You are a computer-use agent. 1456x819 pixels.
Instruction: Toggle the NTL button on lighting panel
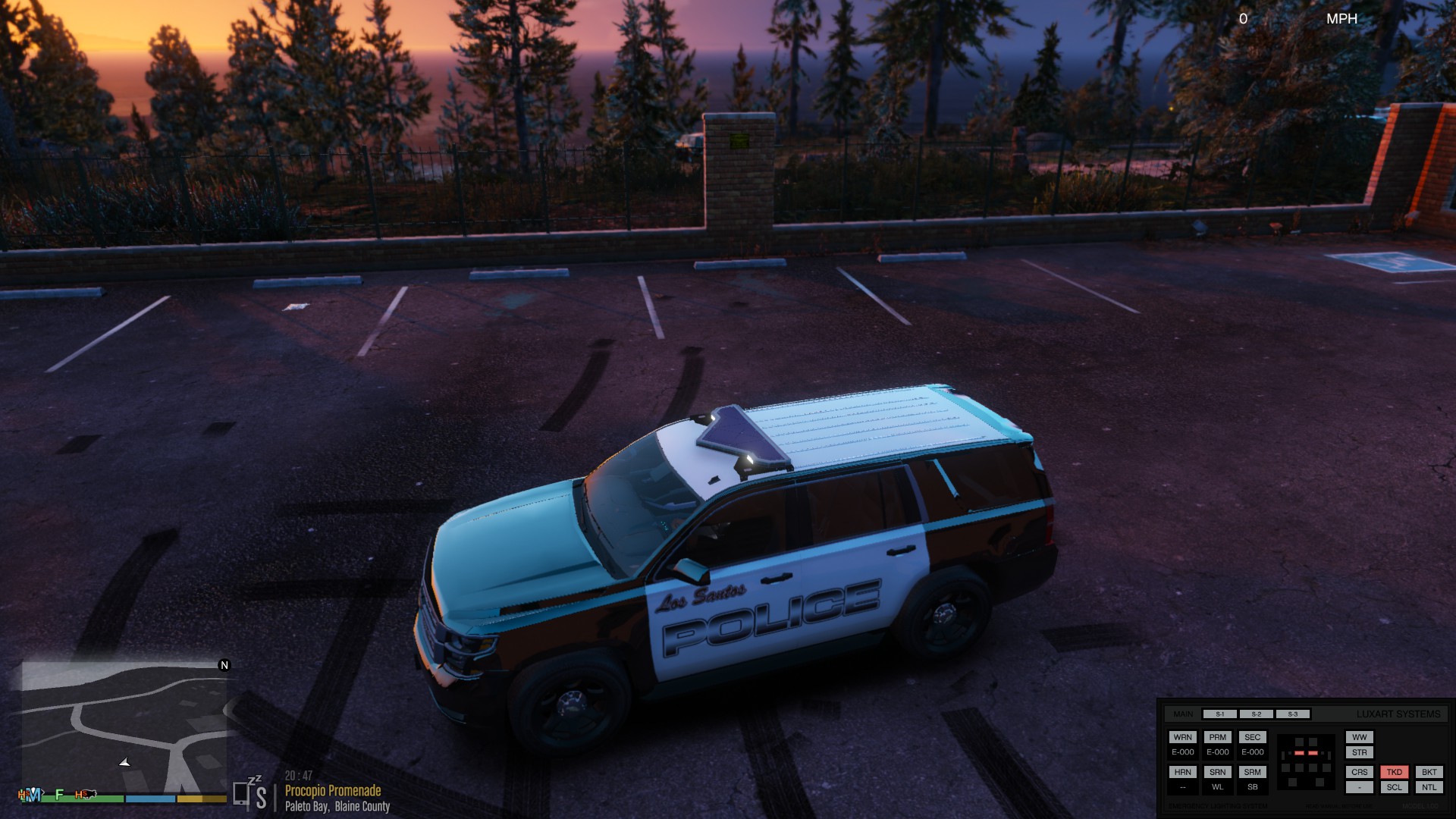(x=1429, y=787)
